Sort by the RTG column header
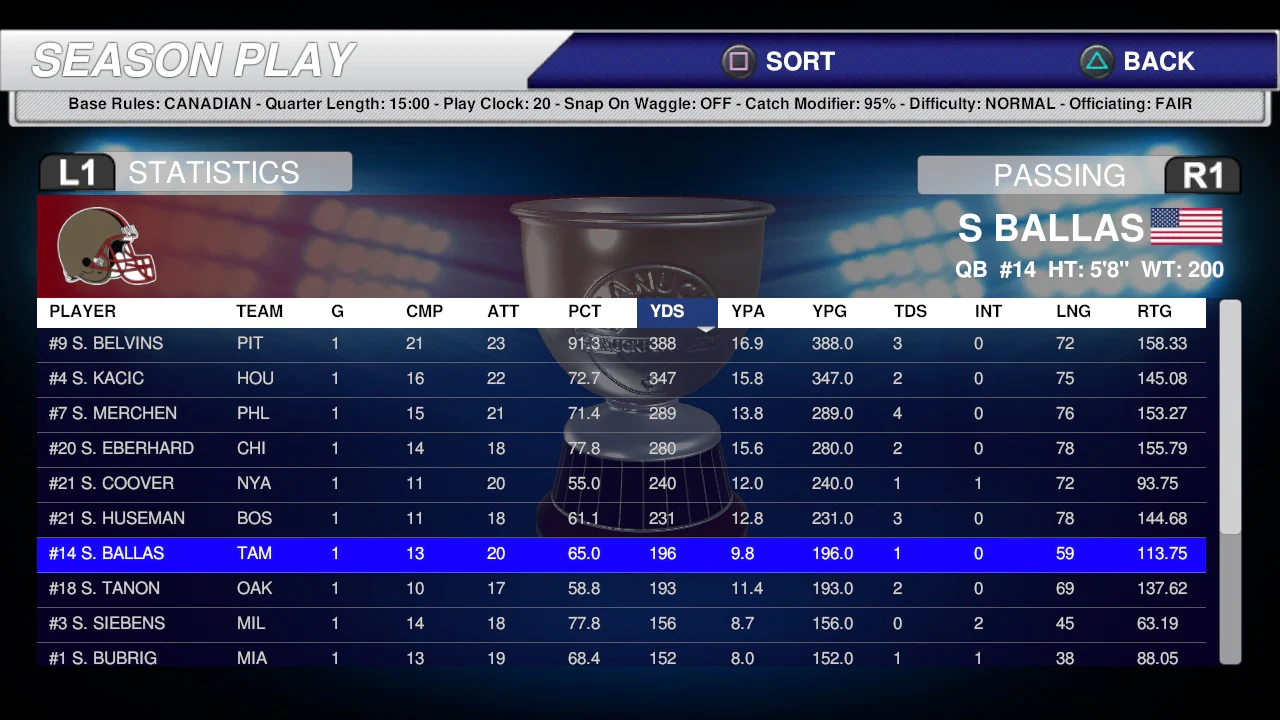The height and width of the screenshot is (720, 1280). (1154, 312)
